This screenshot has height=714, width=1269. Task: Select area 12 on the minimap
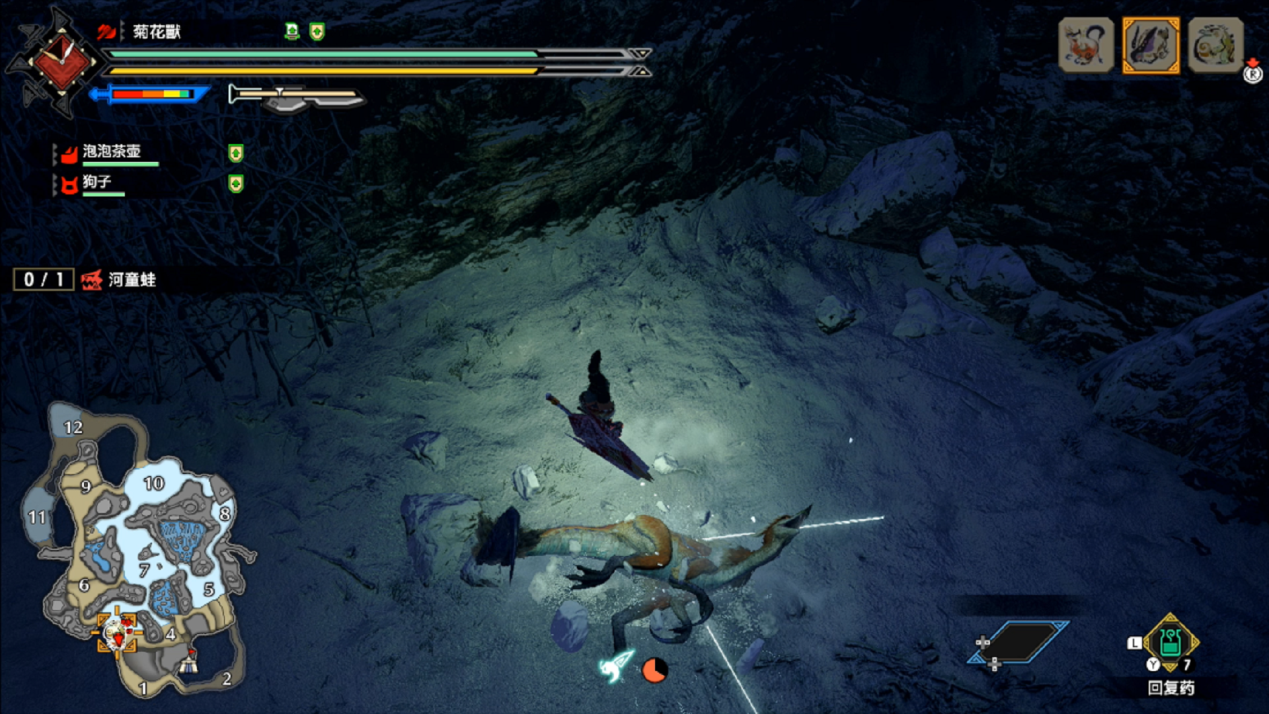73,427
